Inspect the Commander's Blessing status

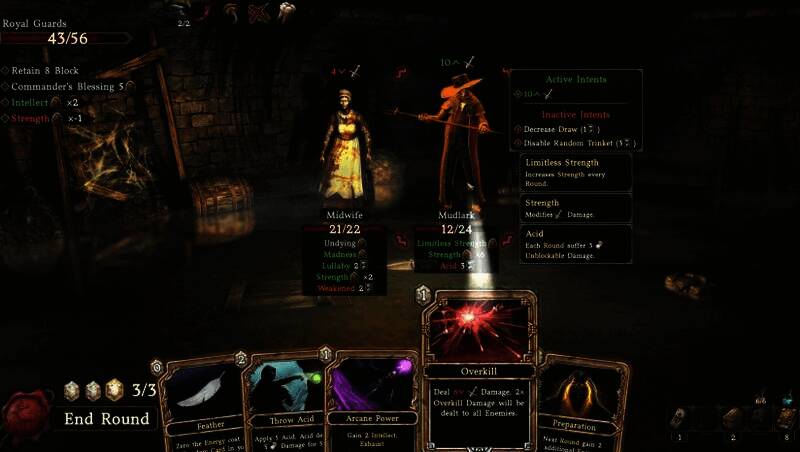click(67, 87)
